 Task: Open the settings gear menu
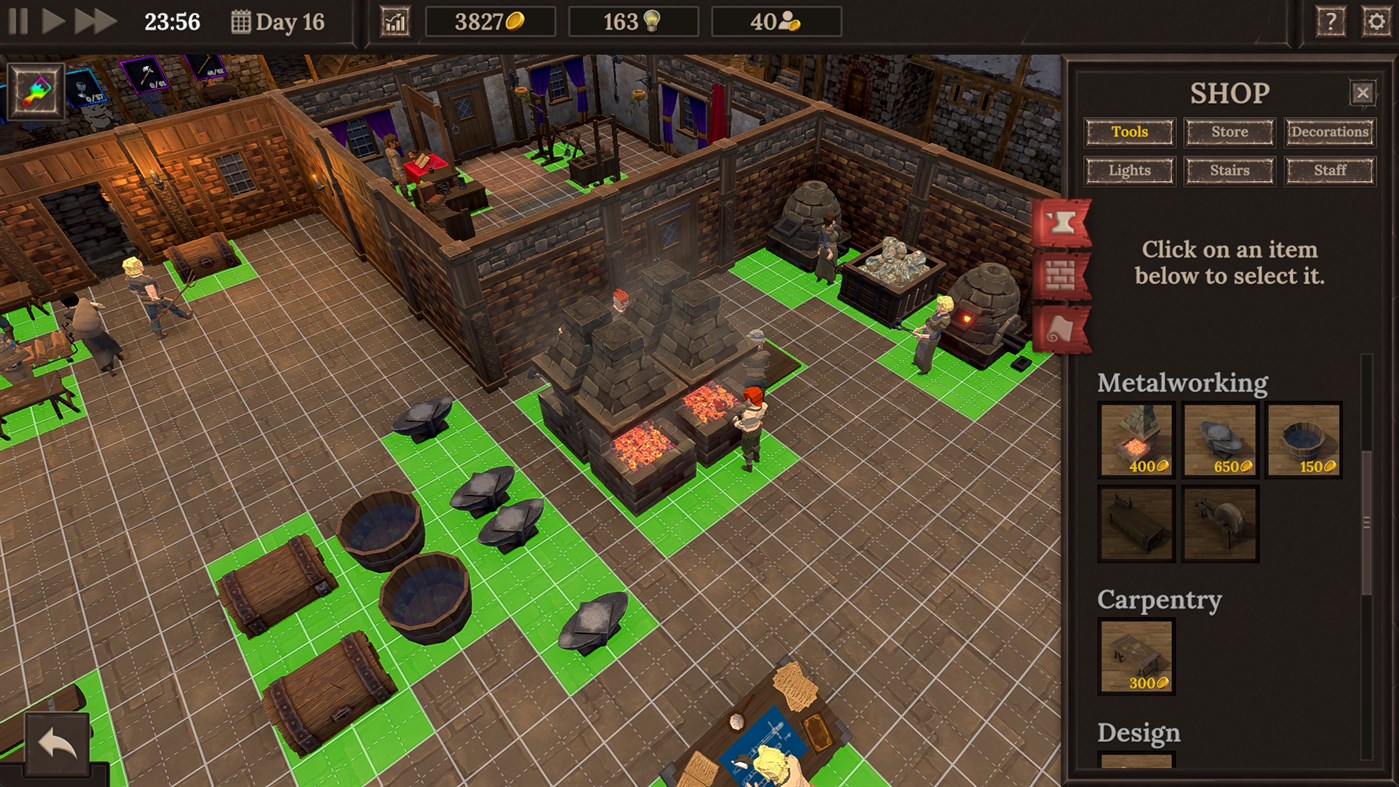pyautogui.click(x=1378, y=20)
